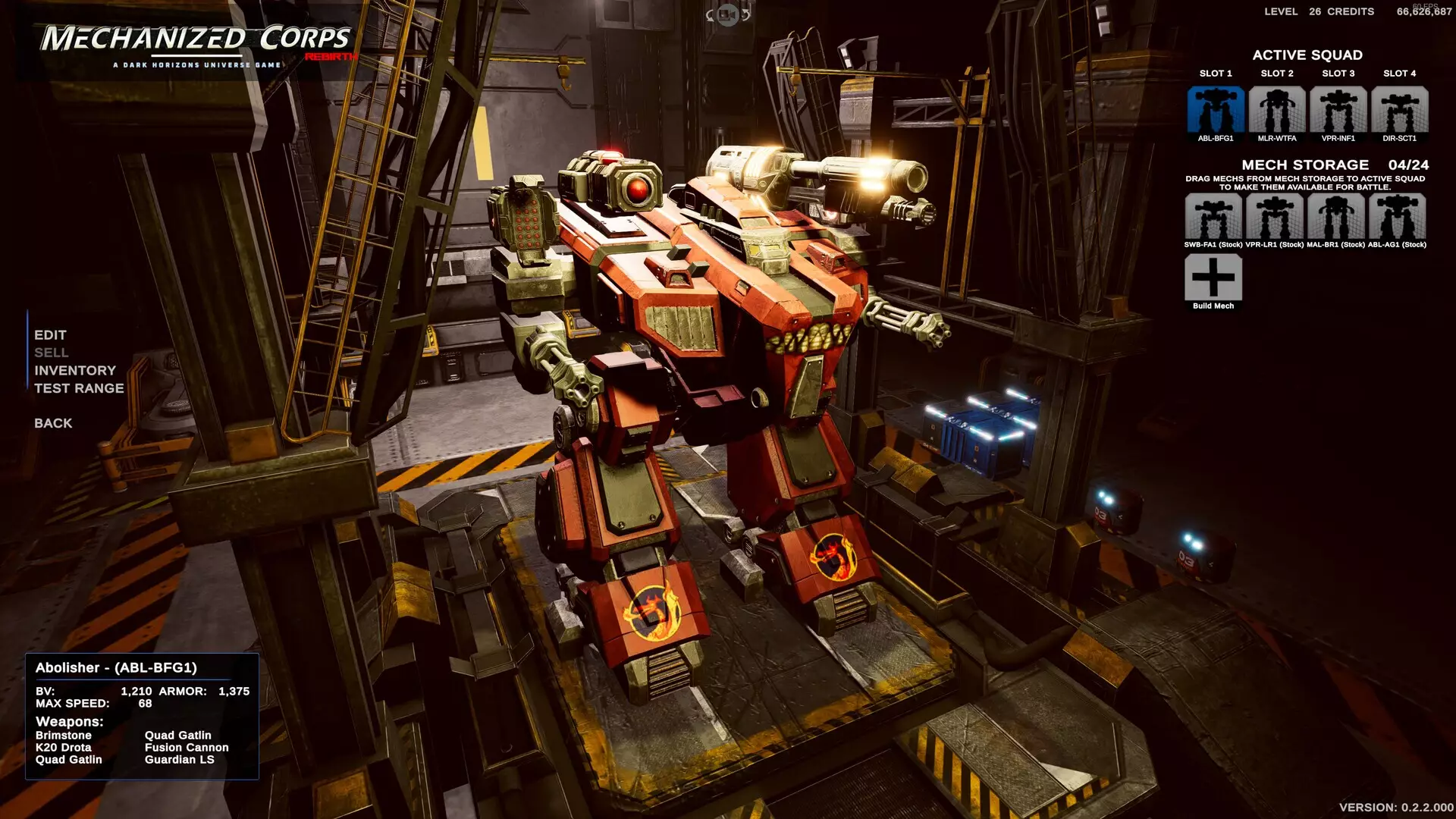Click the center camera icon between rotation arrows
1456x819 pixels.
pyautogui.click(x=728, y=15)
